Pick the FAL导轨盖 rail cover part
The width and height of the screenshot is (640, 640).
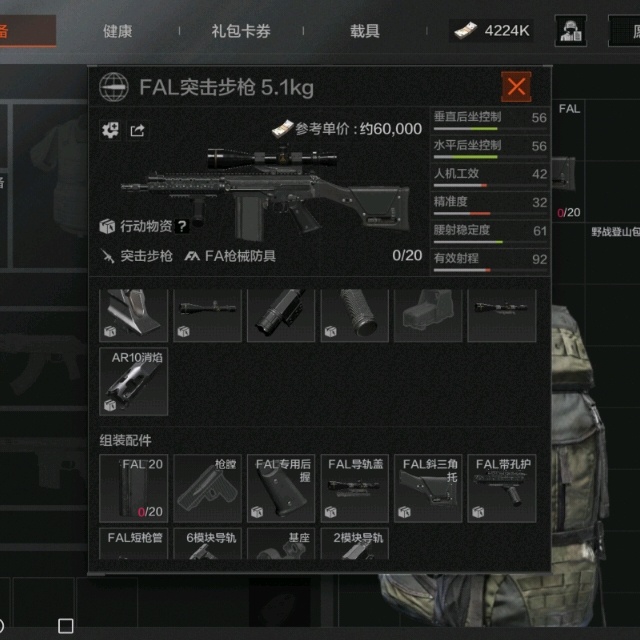[355, 488]
